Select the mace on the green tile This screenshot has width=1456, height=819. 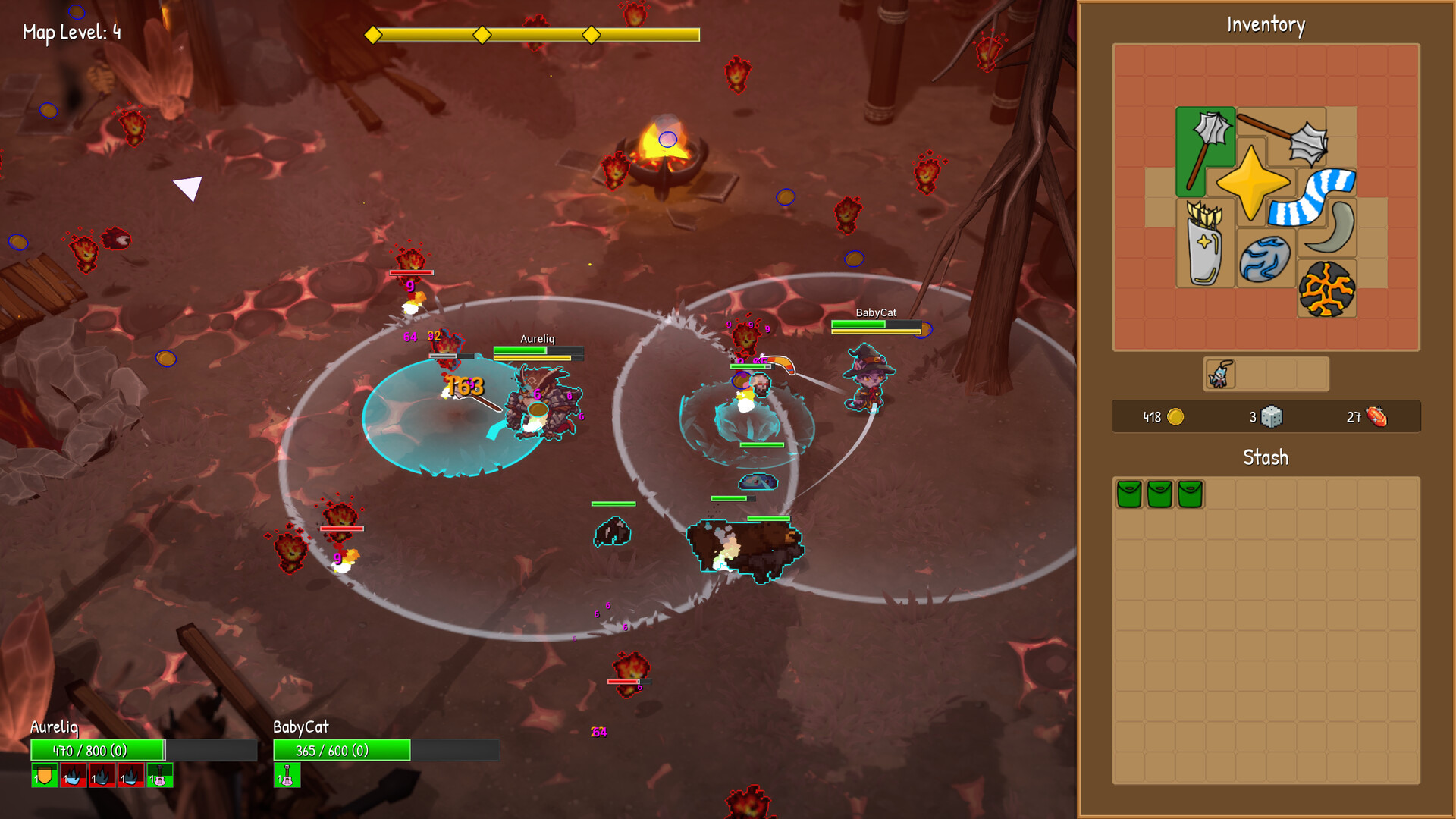click(1205, 149)
